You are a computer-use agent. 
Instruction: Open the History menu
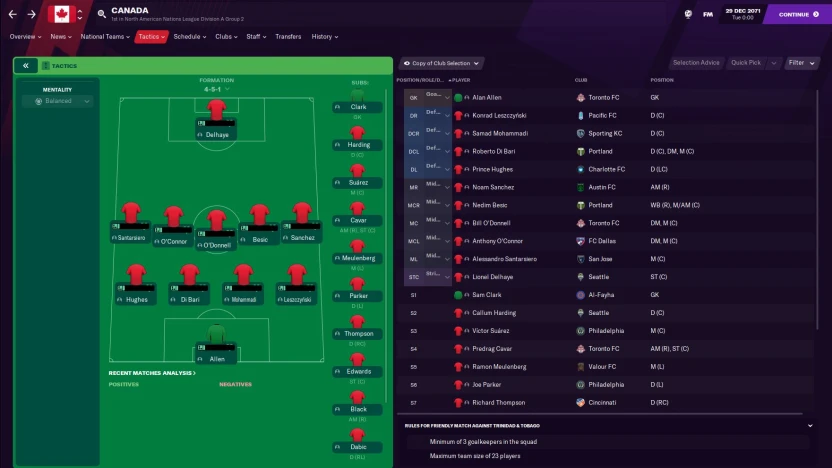coord(324,37)
